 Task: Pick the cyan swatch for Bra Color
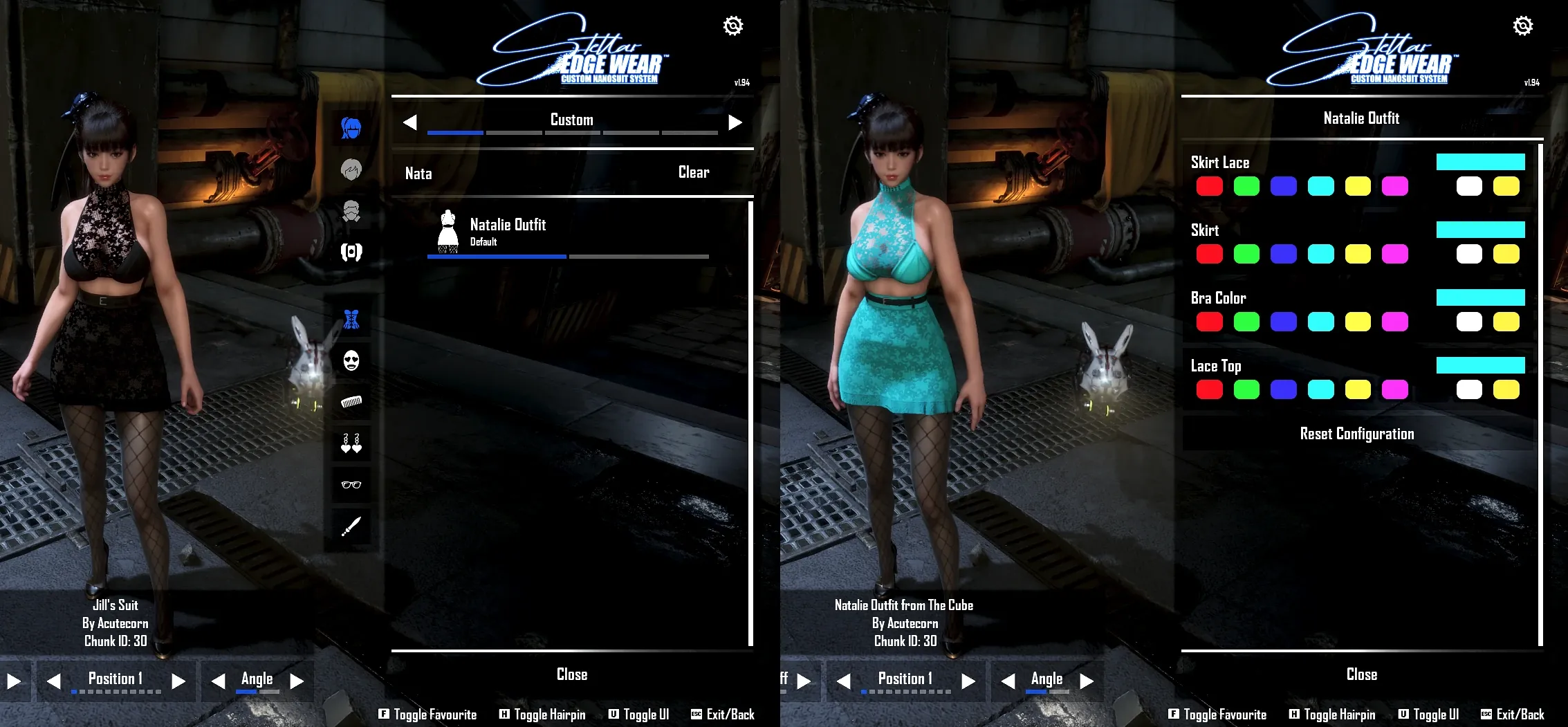[x=1320, y=322]
